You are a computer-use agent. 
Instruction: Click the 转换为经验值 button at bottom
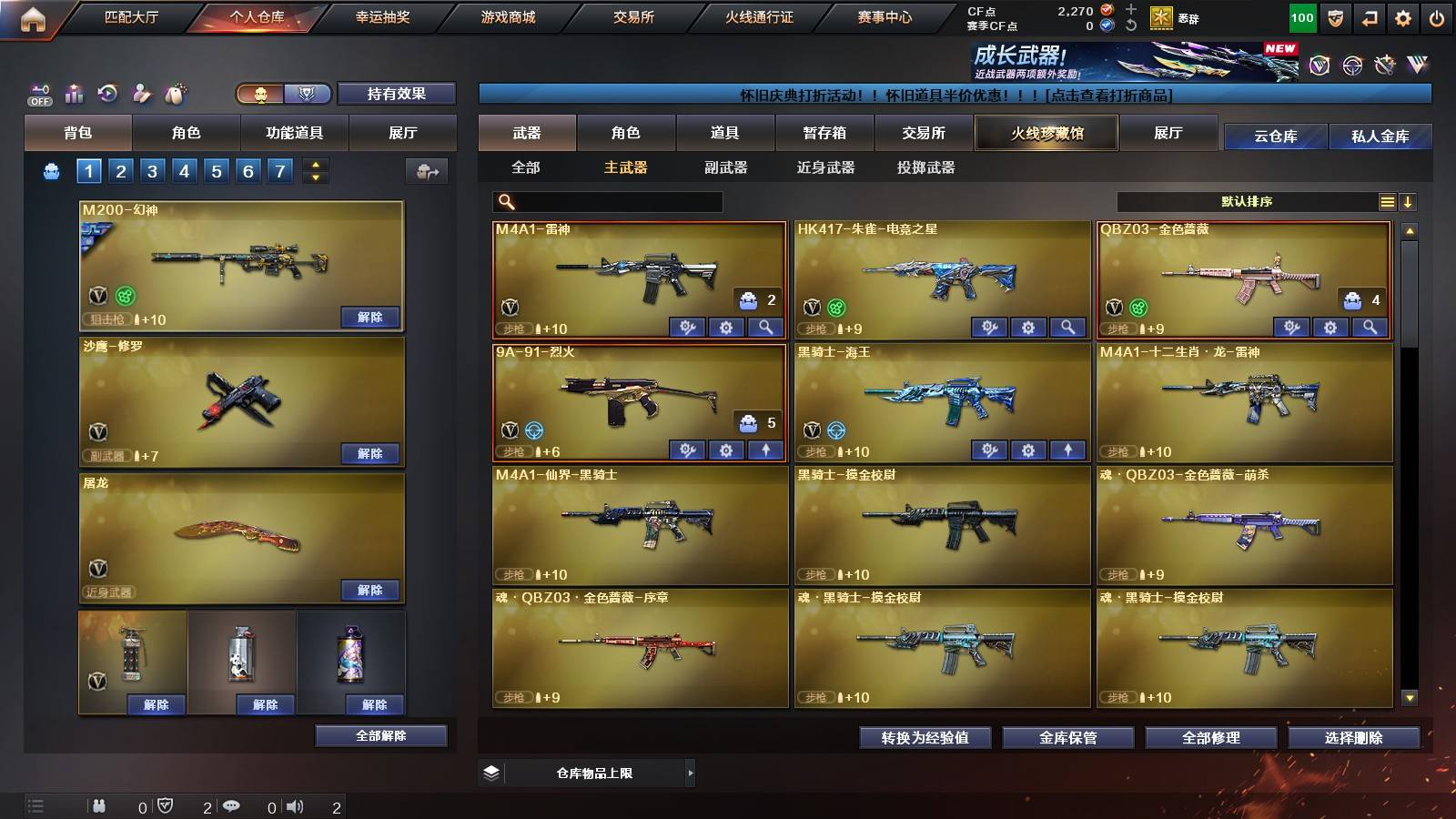[925, 738]
